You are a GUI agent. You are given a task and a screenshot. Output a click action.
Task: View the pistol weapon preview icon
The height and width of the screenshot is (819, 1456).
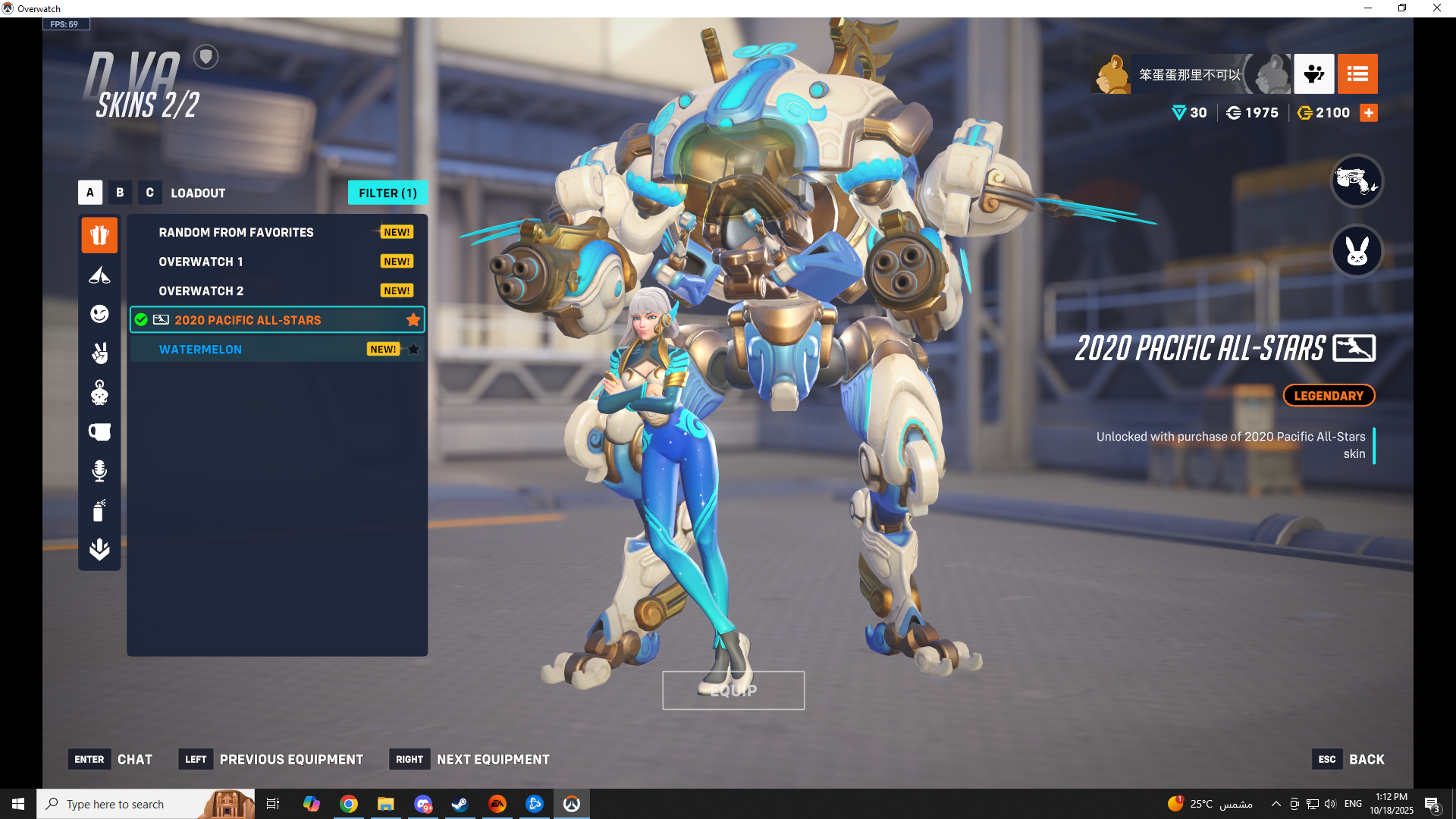coord(1357,180)
